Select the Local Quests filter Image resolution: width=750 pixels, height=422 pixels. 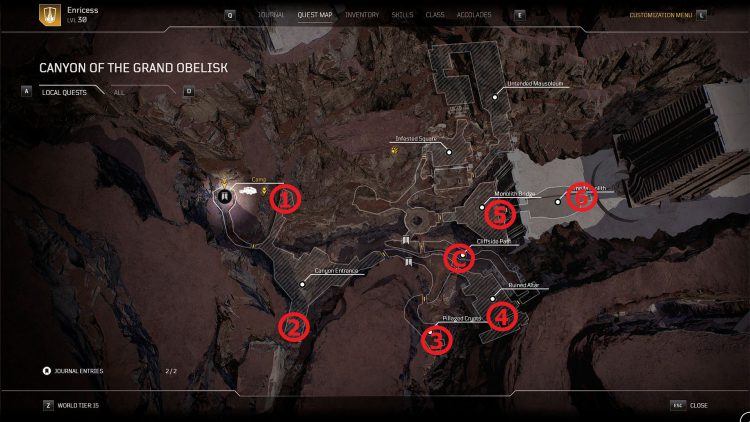[65, 92]
